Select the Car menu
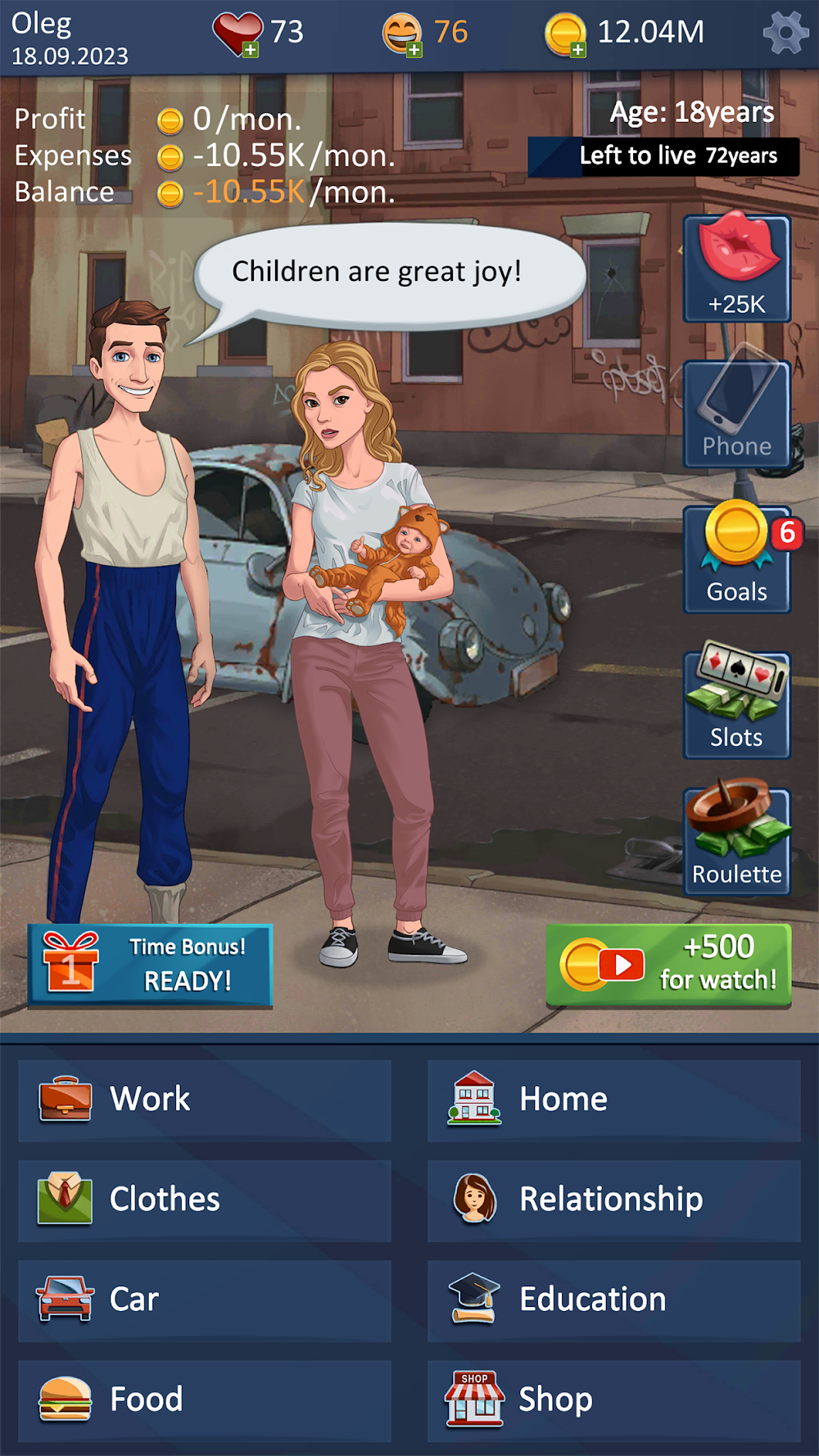The height and width of the screenshot is (1456, 819). tap(205, 1300)
